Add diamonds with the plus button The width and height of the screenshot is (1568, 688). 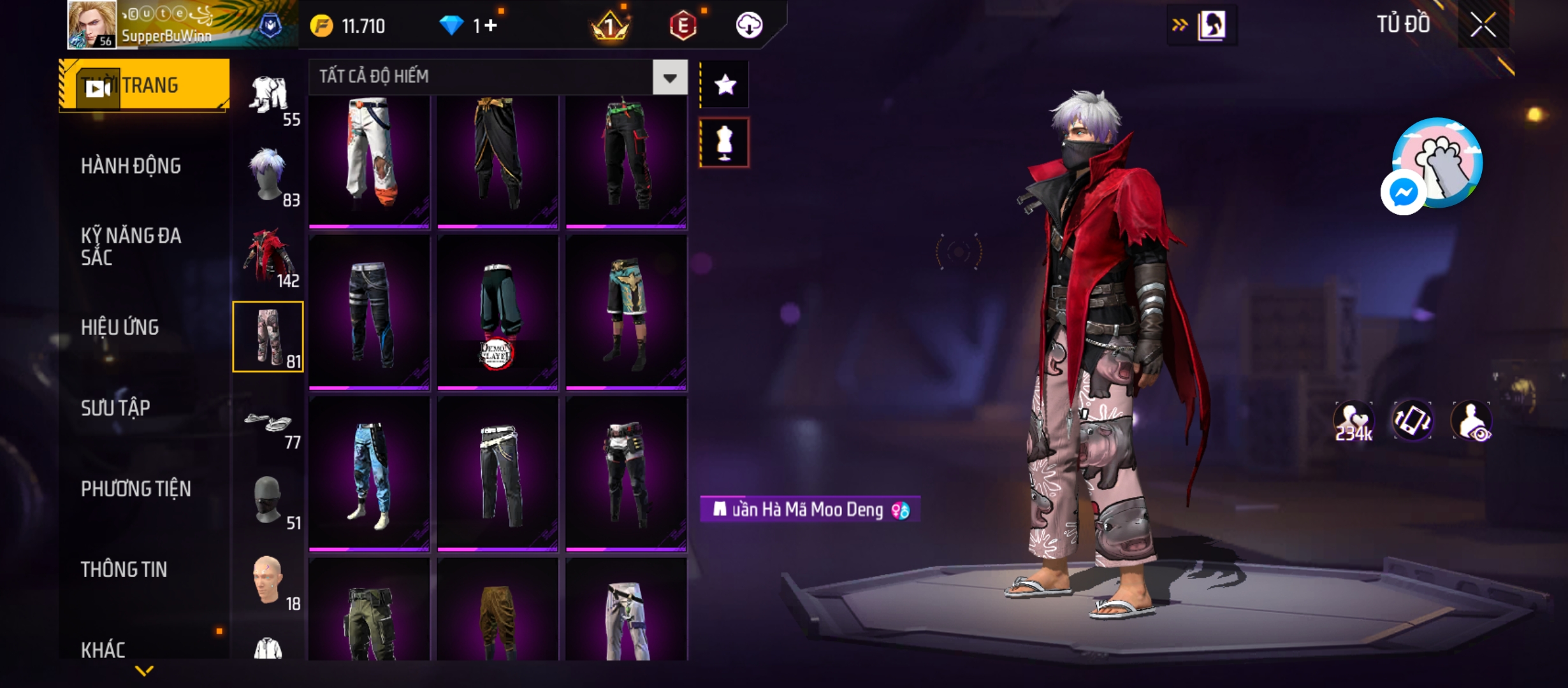click(x=490, y=25)
